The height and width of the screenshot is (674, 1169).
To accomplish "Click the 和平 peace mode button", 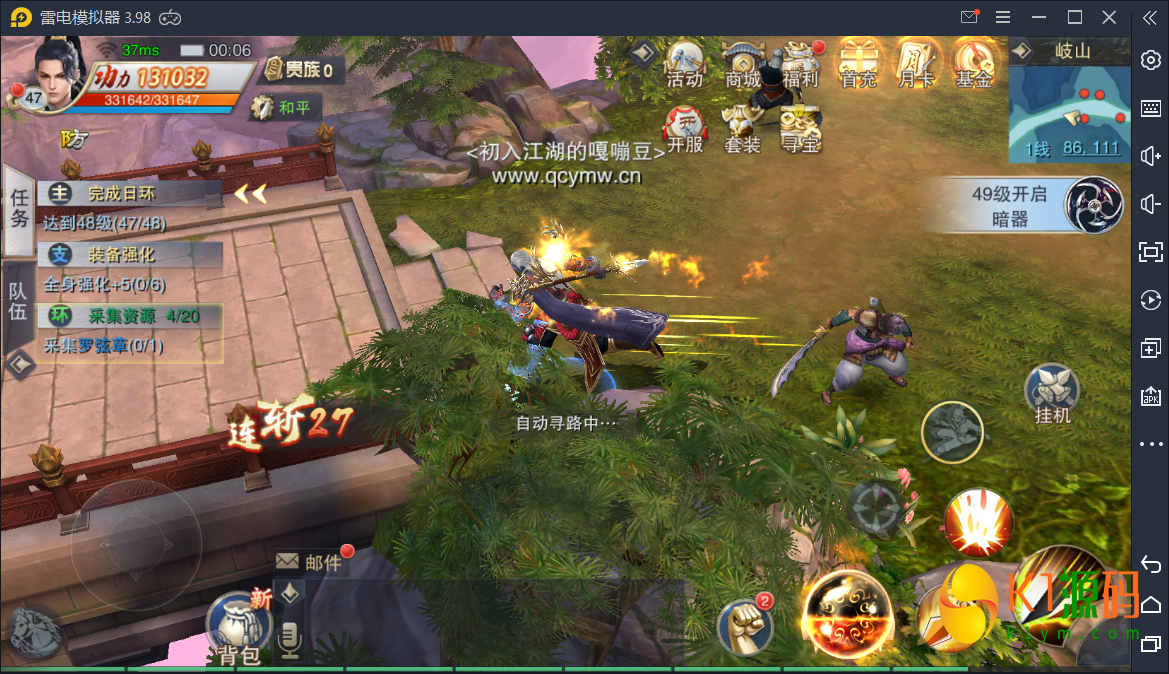I will coord(282,107).
